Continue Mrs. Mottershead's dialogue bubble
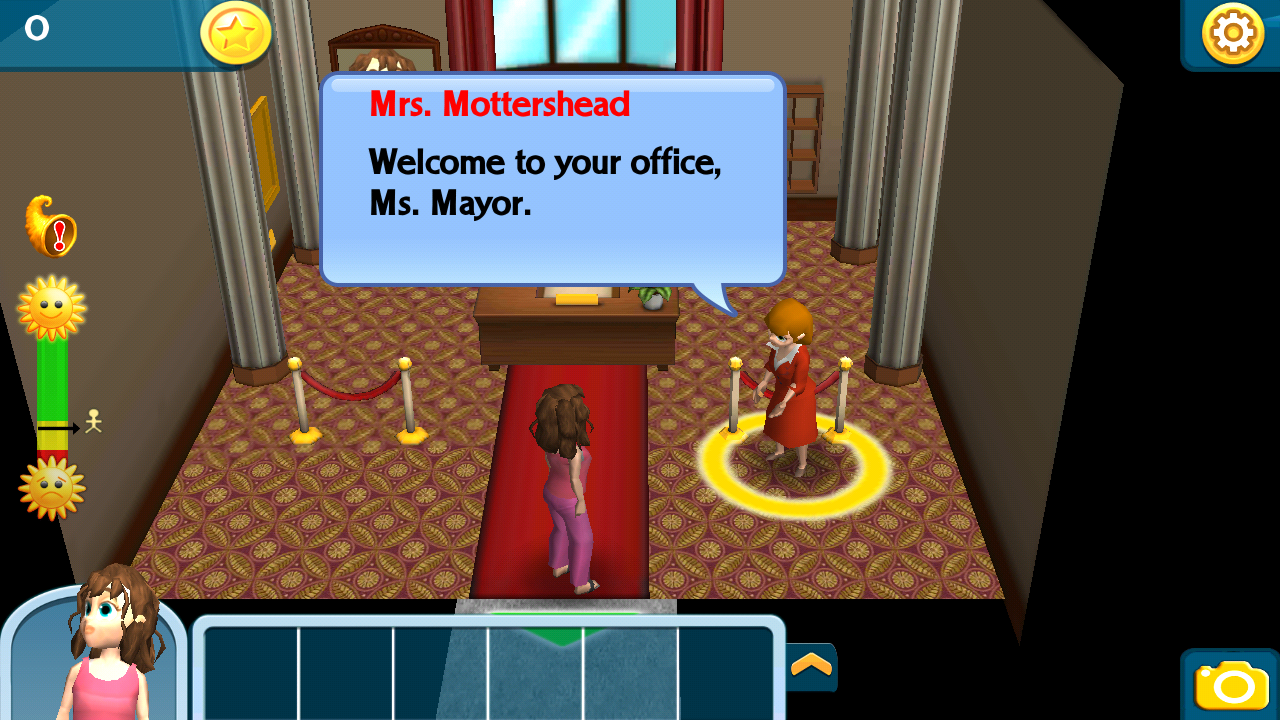1280x720 pixels. 552,180
